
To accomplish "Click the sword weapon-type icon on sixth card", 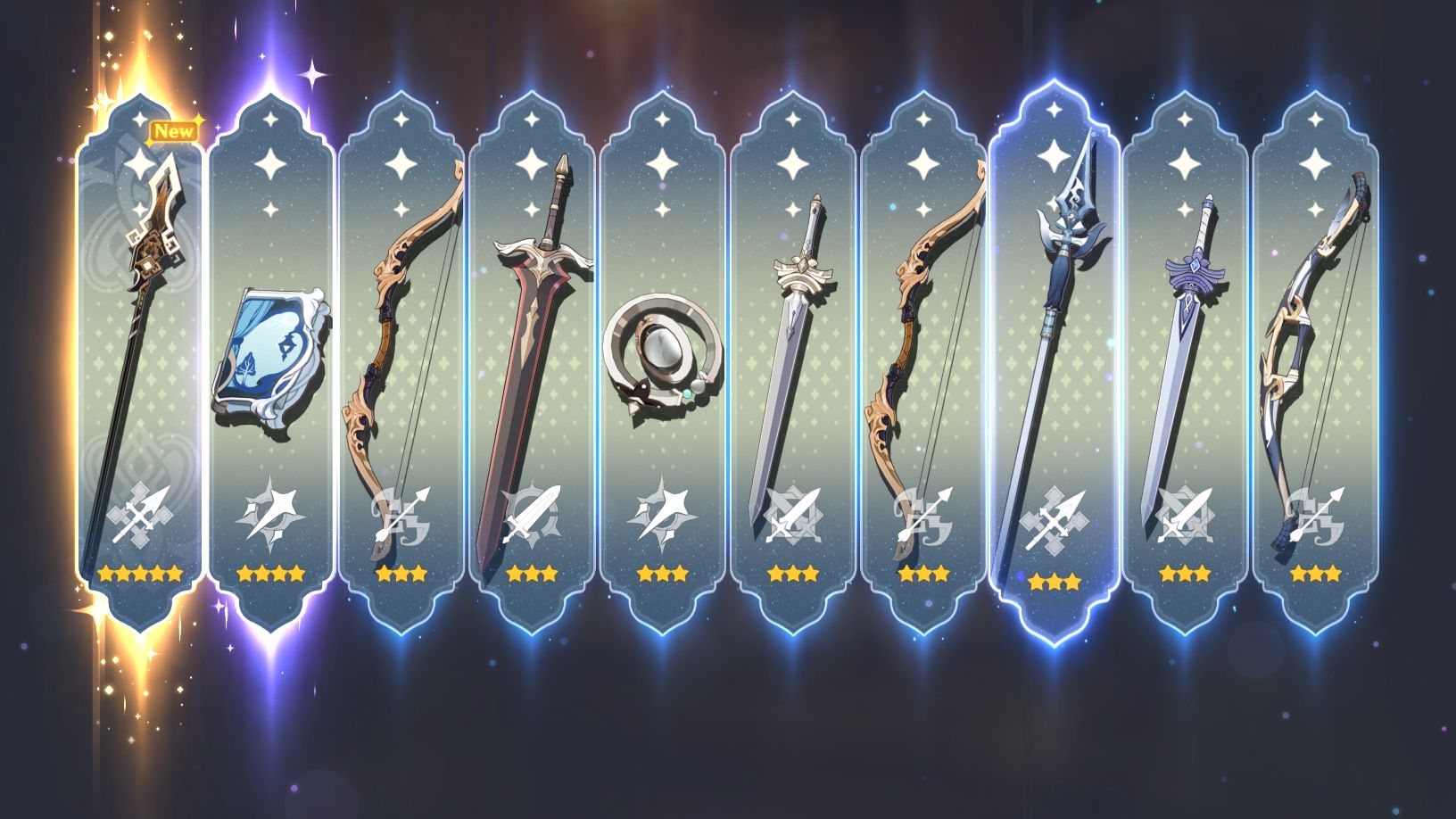I will pos(792,517).
